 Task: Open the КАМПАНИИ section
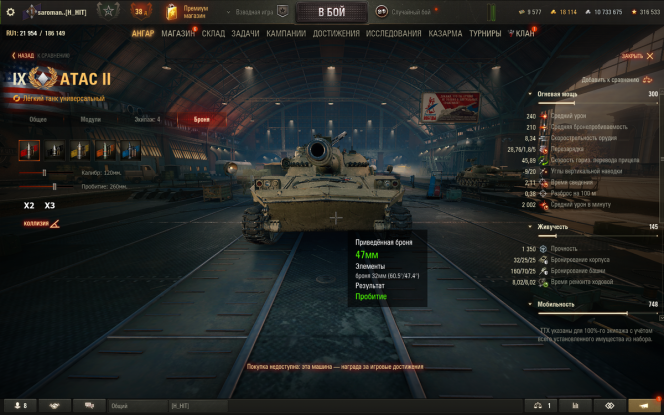tap(286, 33)
